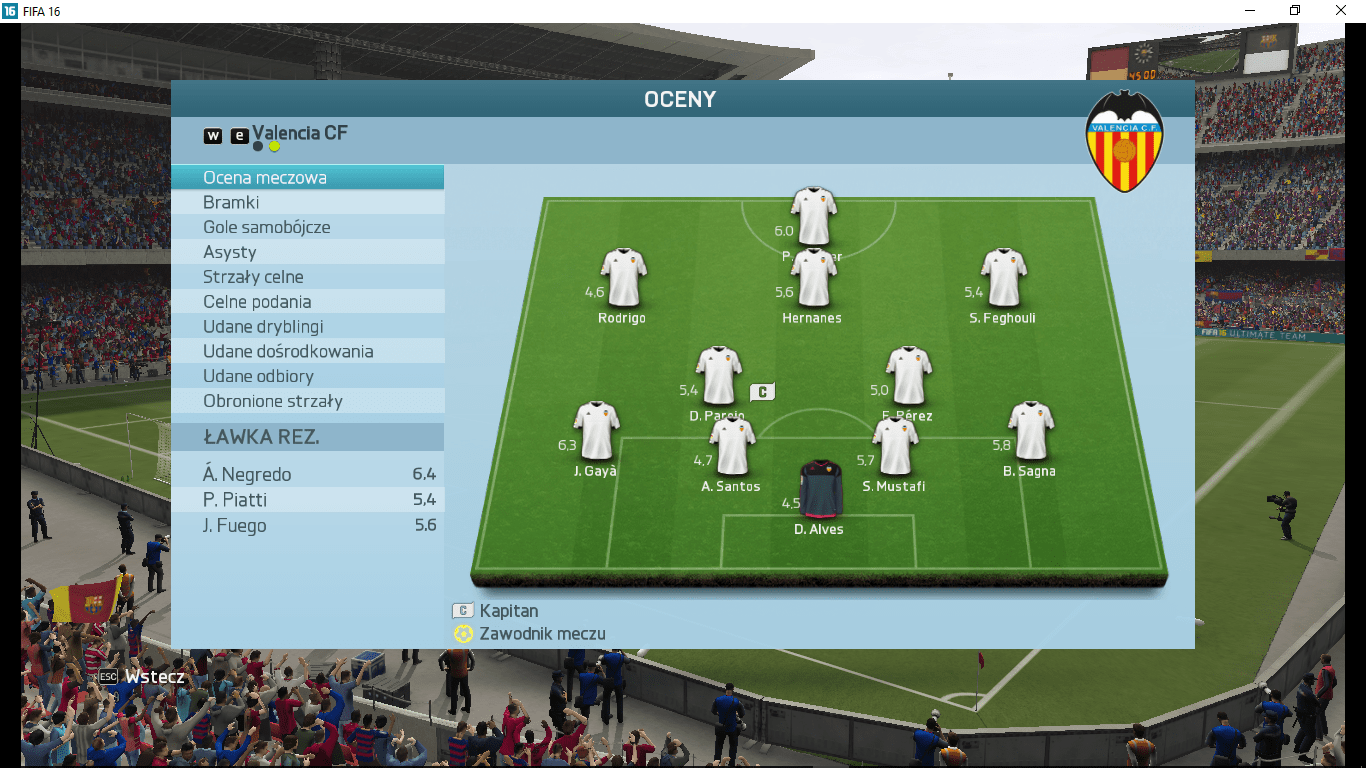Switch to Strzały celne stats
This screenshot has width=1366, height=768.
click(307, 277)
